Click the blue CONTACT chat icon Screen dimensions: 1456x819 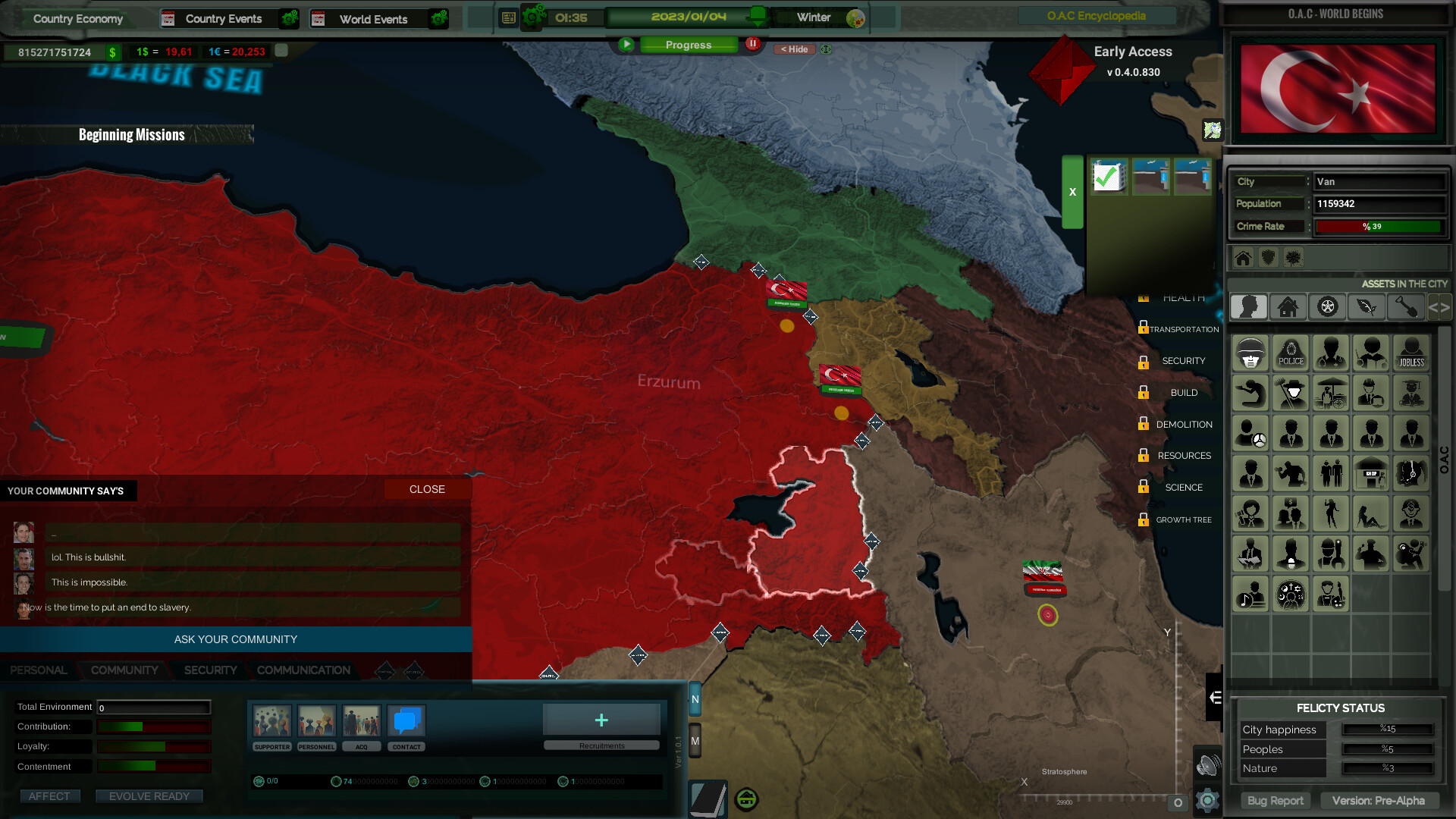(x=406, y=721)
